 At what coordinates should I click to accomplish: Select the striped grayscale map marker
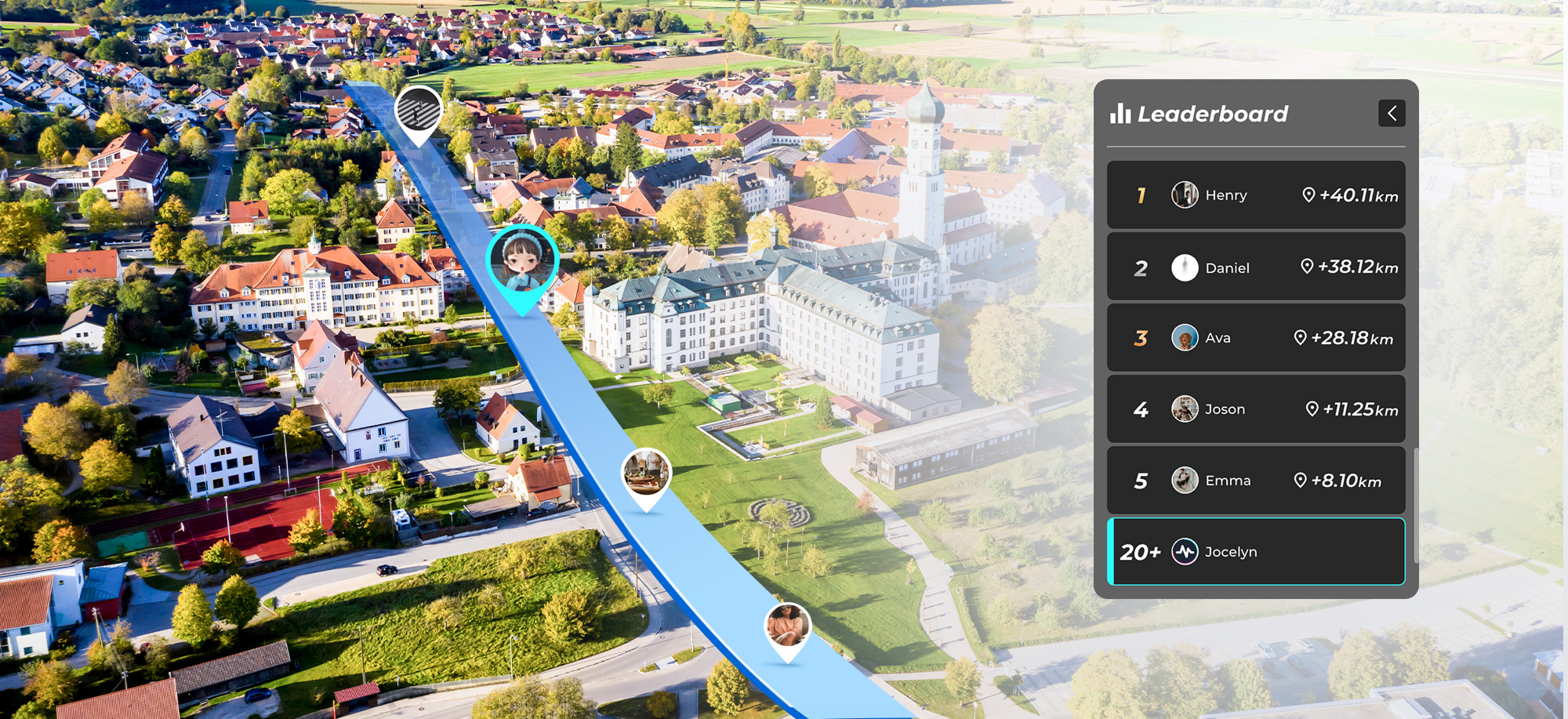tap(418, 112)
